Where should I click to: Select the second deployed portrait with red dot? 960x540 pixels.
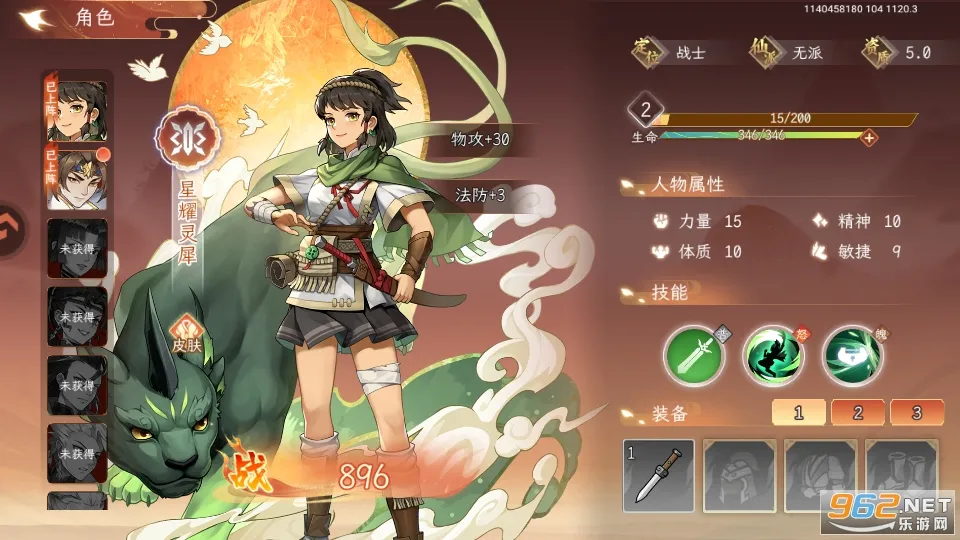77,177
